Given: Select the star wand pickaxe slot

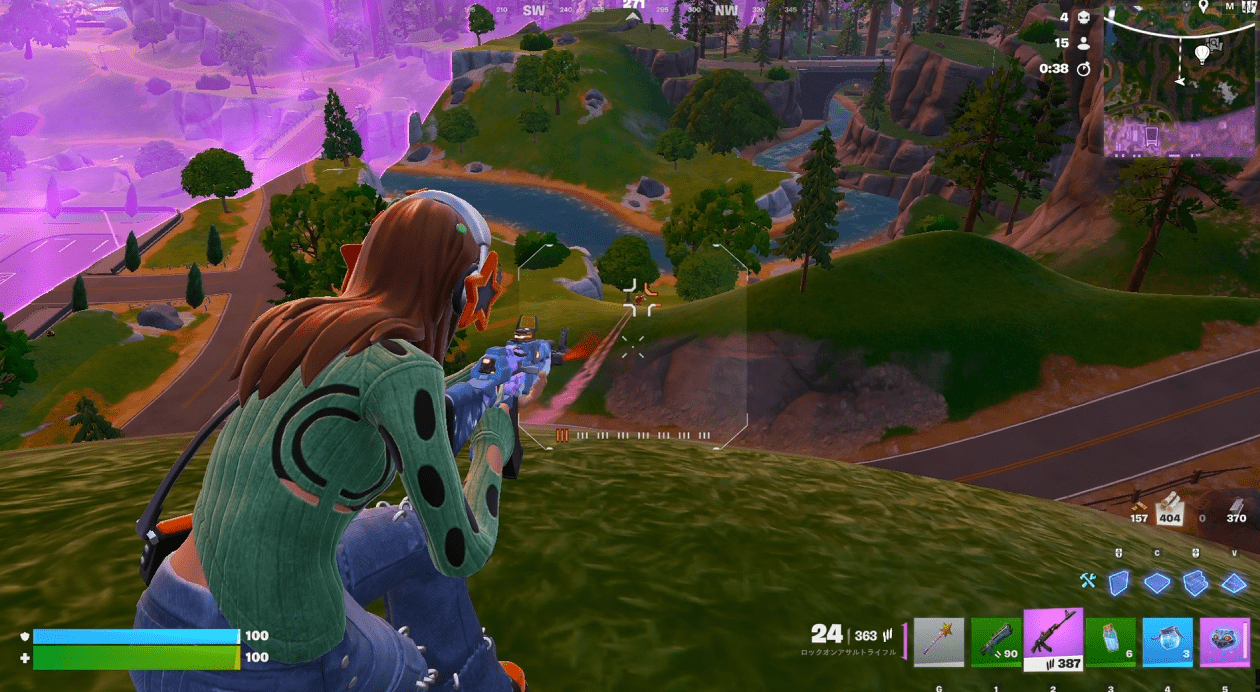Looking at the screenshot, I should click(x=939, y=641).
